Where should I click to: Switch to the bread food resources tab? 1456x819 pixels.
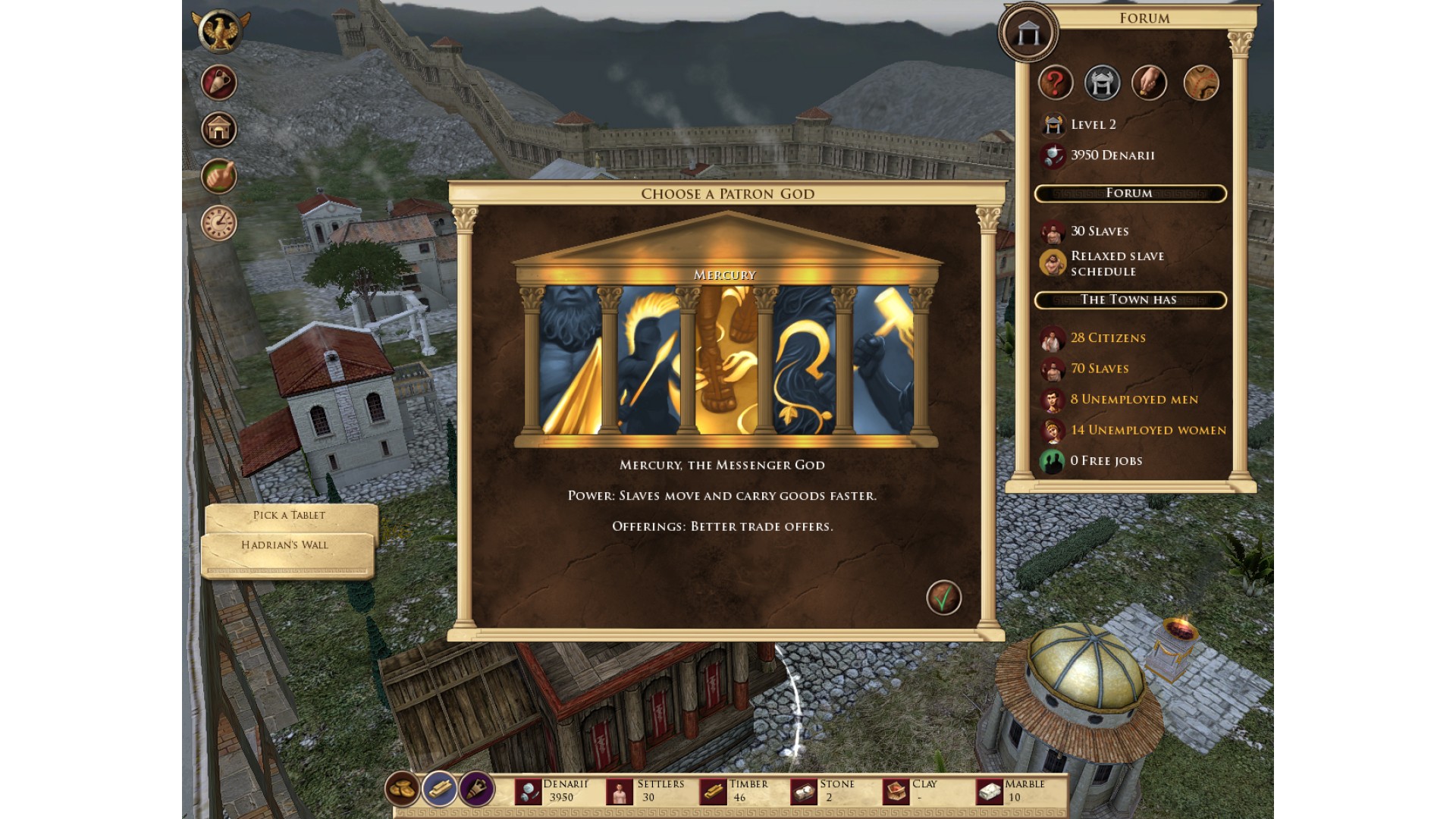pyautogui.click(x=402, y=789)
